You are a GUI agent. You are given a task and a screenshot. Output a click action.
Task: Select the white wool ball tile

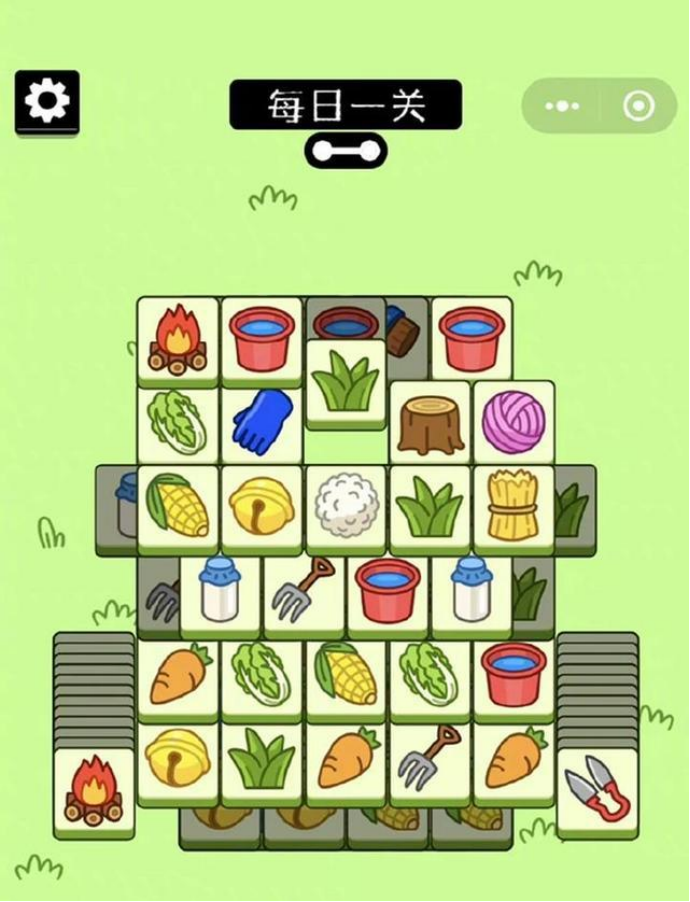tap(345, 506)
